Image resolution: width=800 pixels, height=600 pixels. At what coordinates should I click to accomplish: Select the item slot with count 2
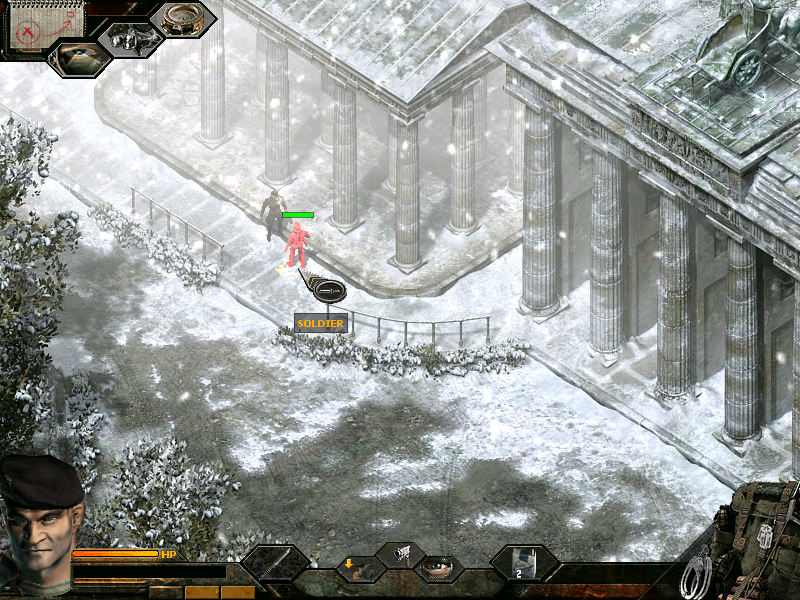click(x=523, y=564)
